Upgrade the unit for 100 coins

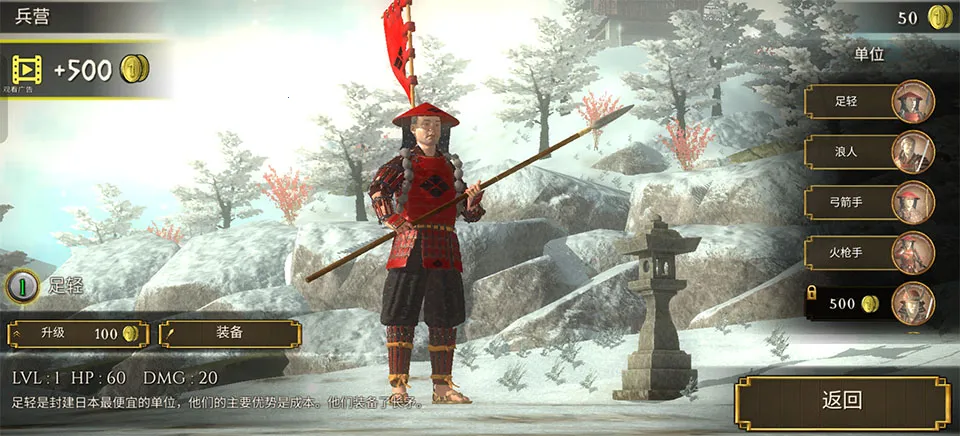pyautogui.click(x=78, y=333)
